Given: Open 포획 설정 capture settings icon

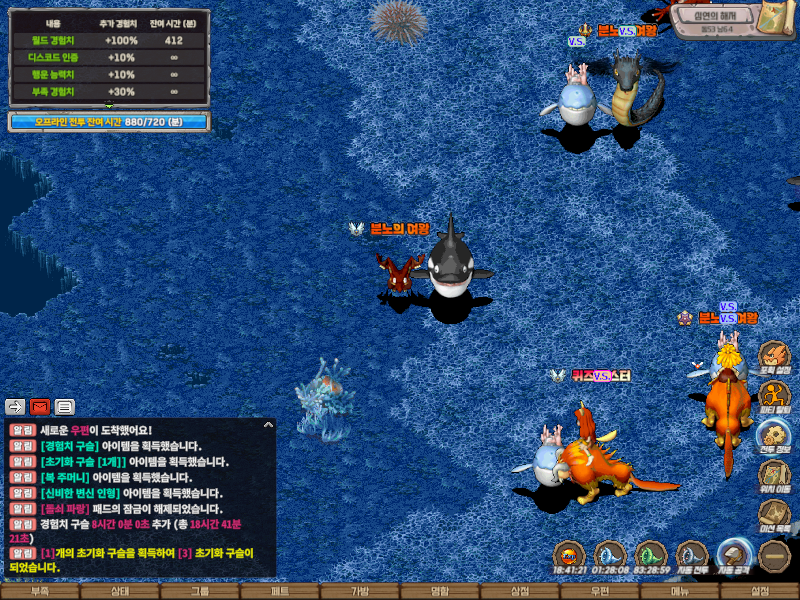Looking at the screenshot, I should click(774, 356).
